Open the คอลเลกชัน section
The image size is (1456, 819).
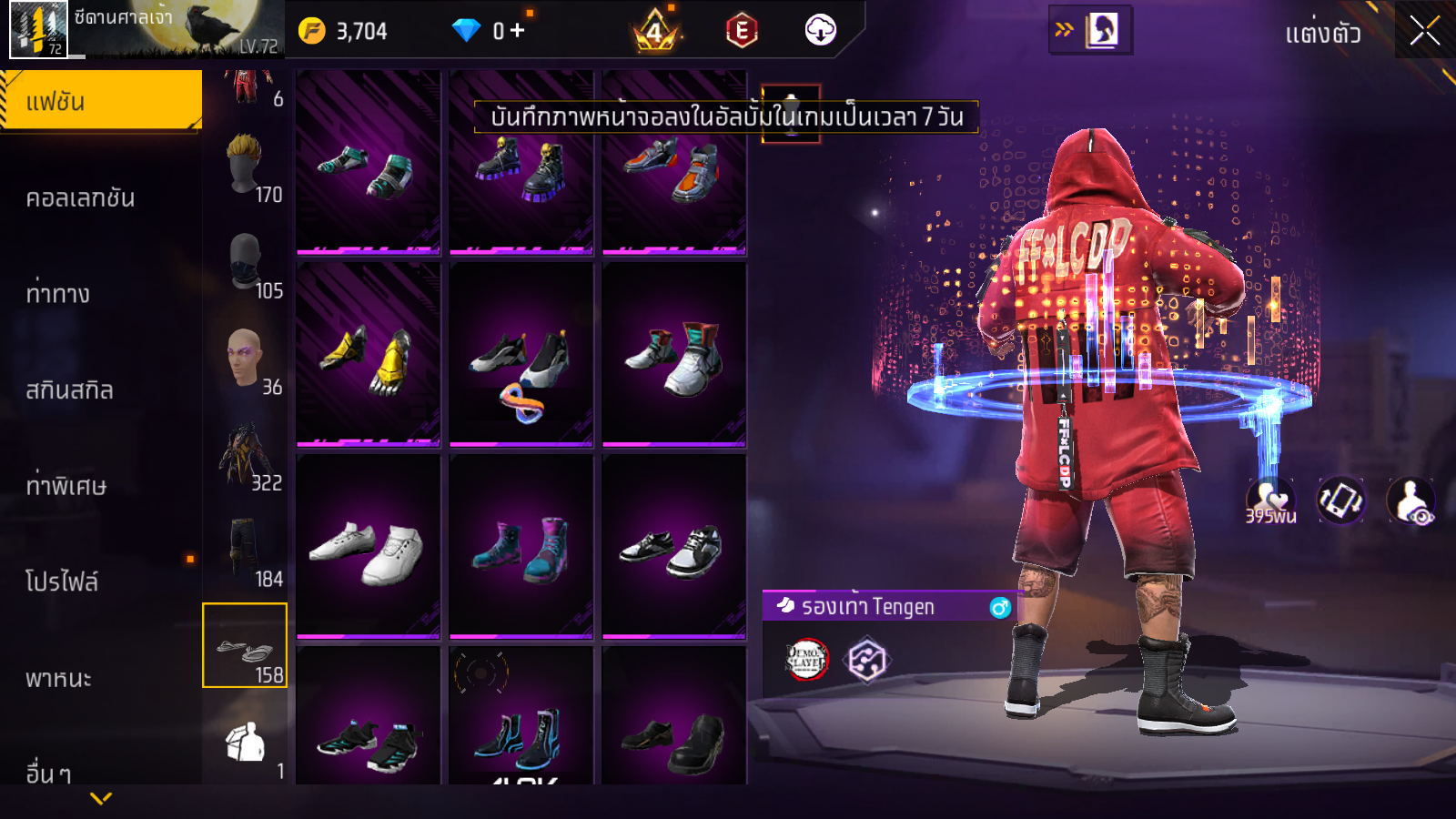coord(81,197)
